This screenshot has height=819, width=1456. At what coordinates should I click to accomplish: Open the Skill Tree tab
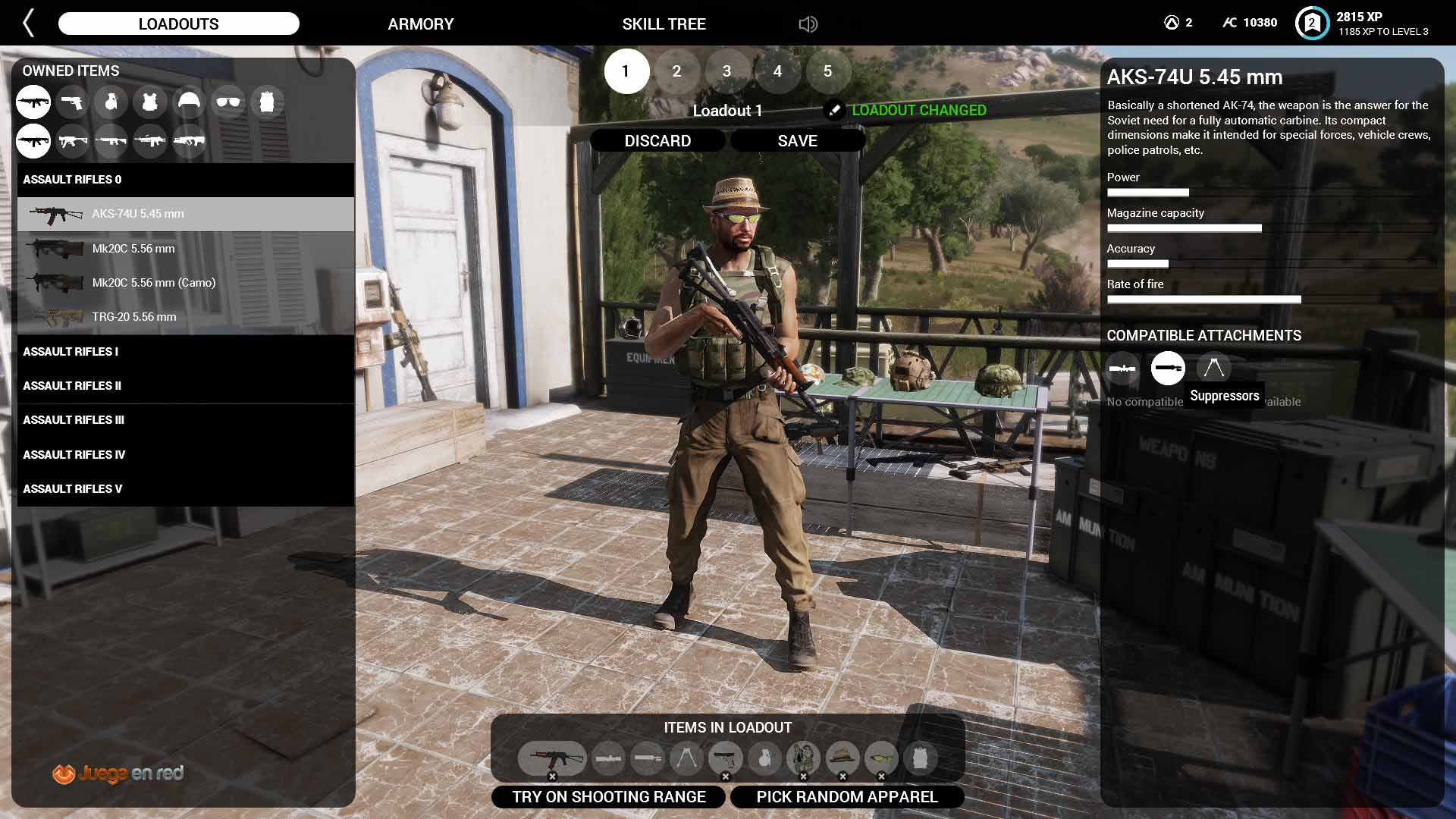pos(664,24)
